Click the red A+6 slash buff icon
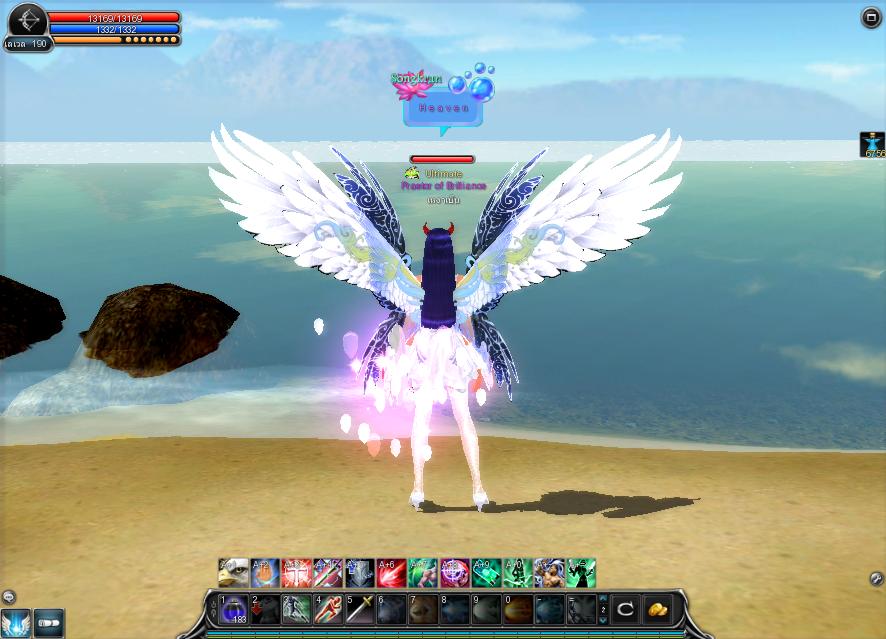This screenshot has height=639, width=886. tap(391, 573)
